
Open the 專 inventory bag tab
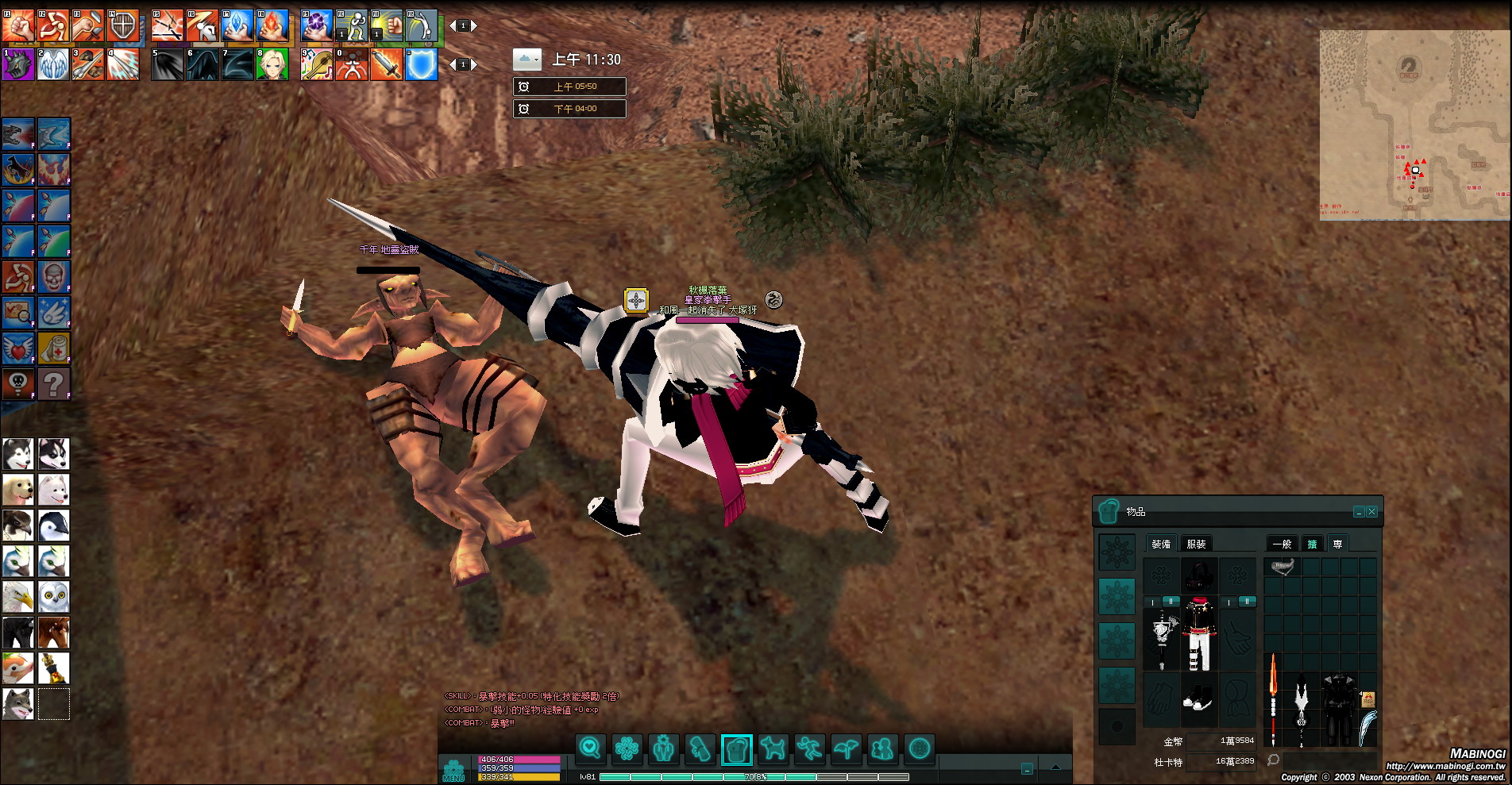click(x=1337, y=544)
